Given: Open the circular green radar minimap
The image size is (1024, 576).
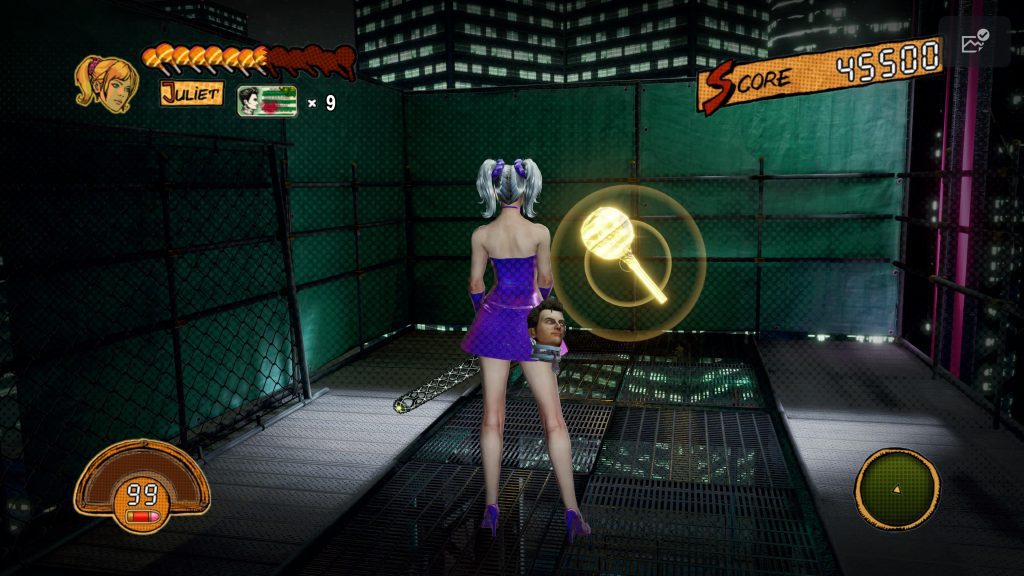Looking at the screenshot, I should pos(896,490).
